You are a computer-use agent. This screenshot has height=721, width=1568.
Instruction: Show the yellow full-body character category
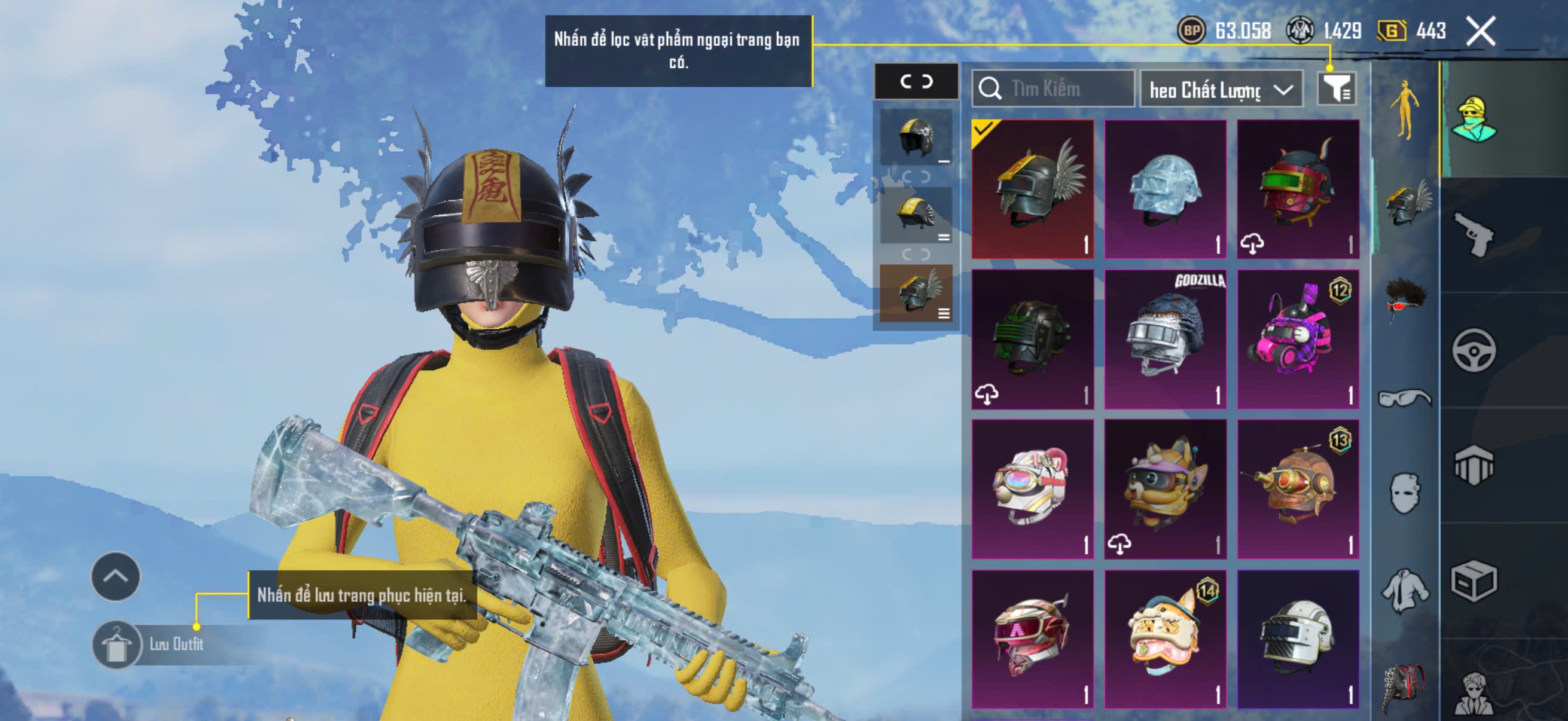pyautogui.click(x=1404, y=109)
